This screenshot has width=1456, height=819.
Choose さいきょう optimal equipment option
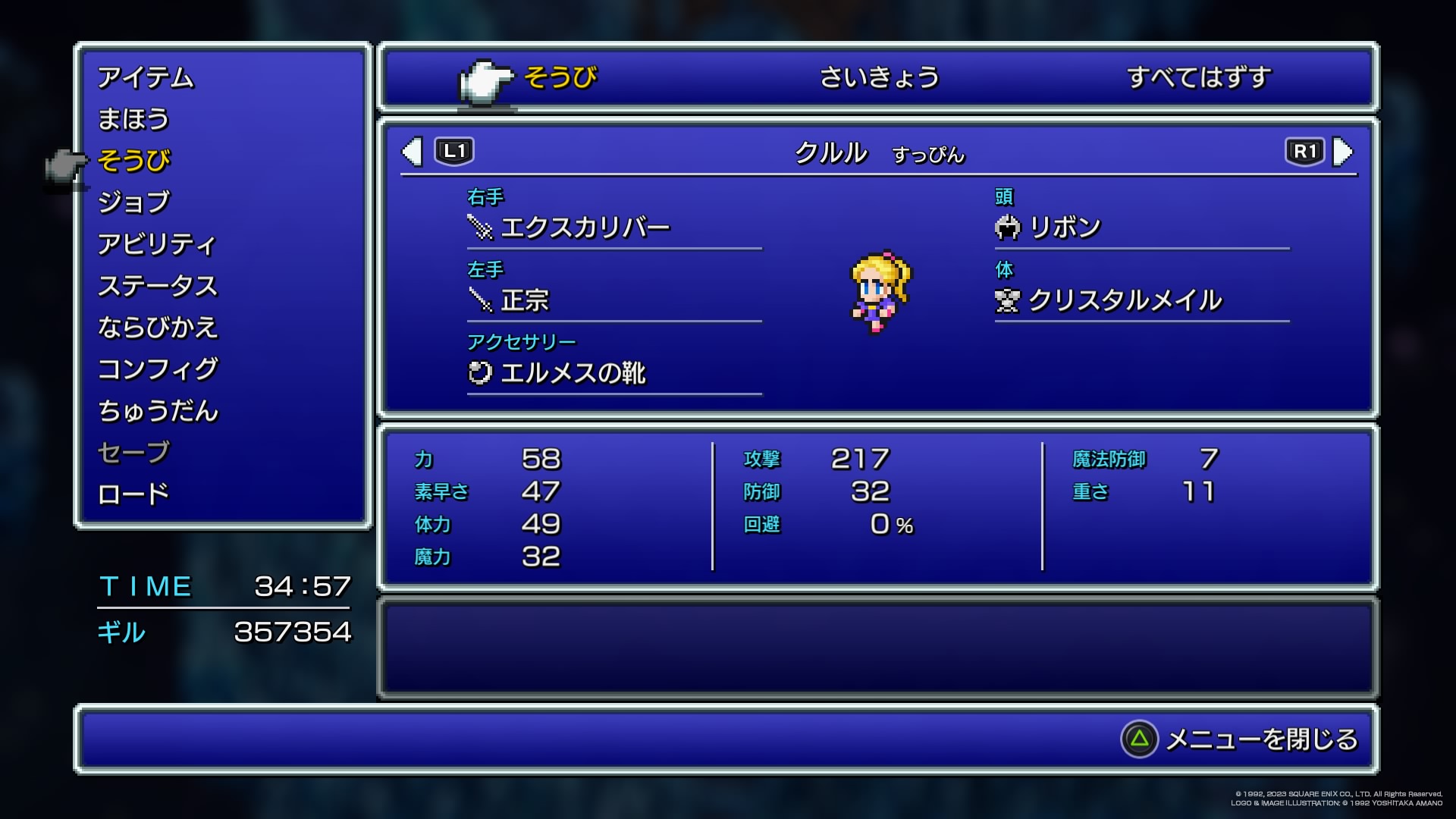(880, 77)
